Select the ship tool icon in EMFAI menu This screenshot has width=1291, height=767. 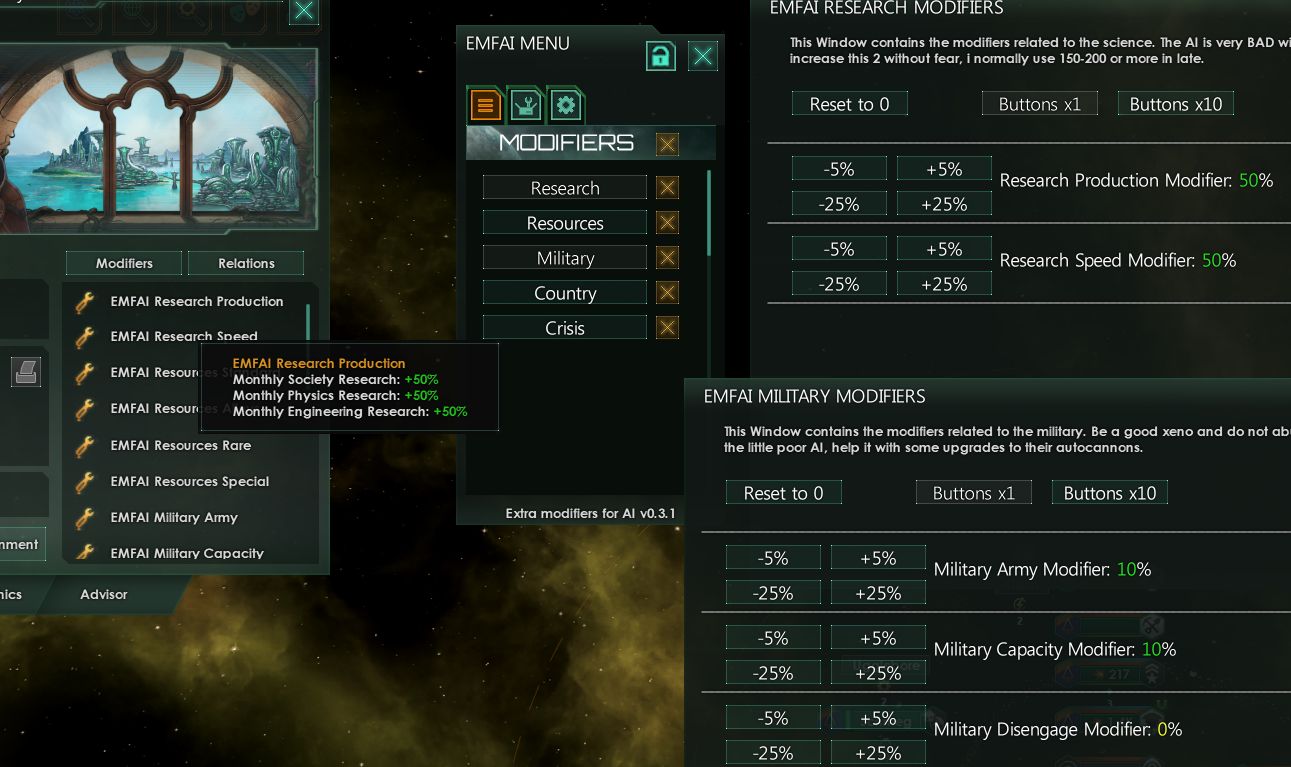pyautogui.click(x=525, y=104)
